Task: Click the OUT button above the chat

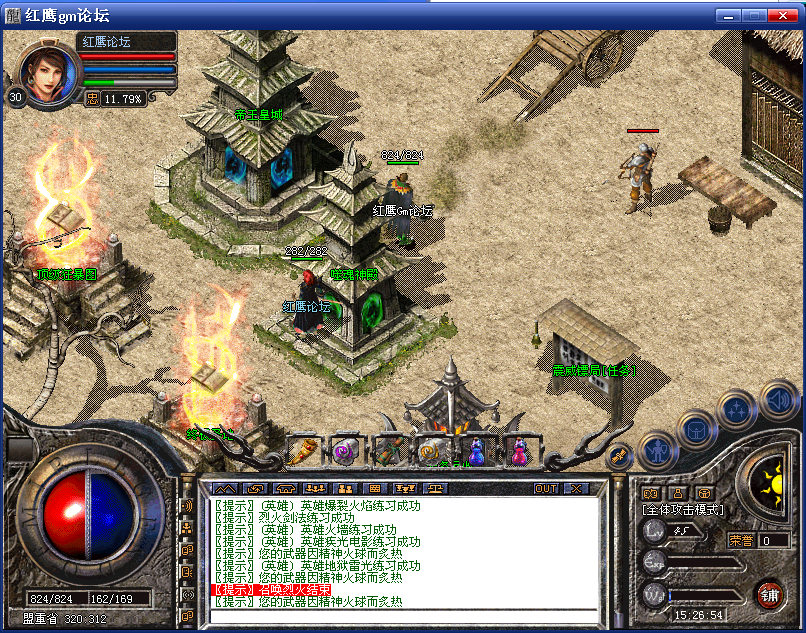Action: click(546, 488)
